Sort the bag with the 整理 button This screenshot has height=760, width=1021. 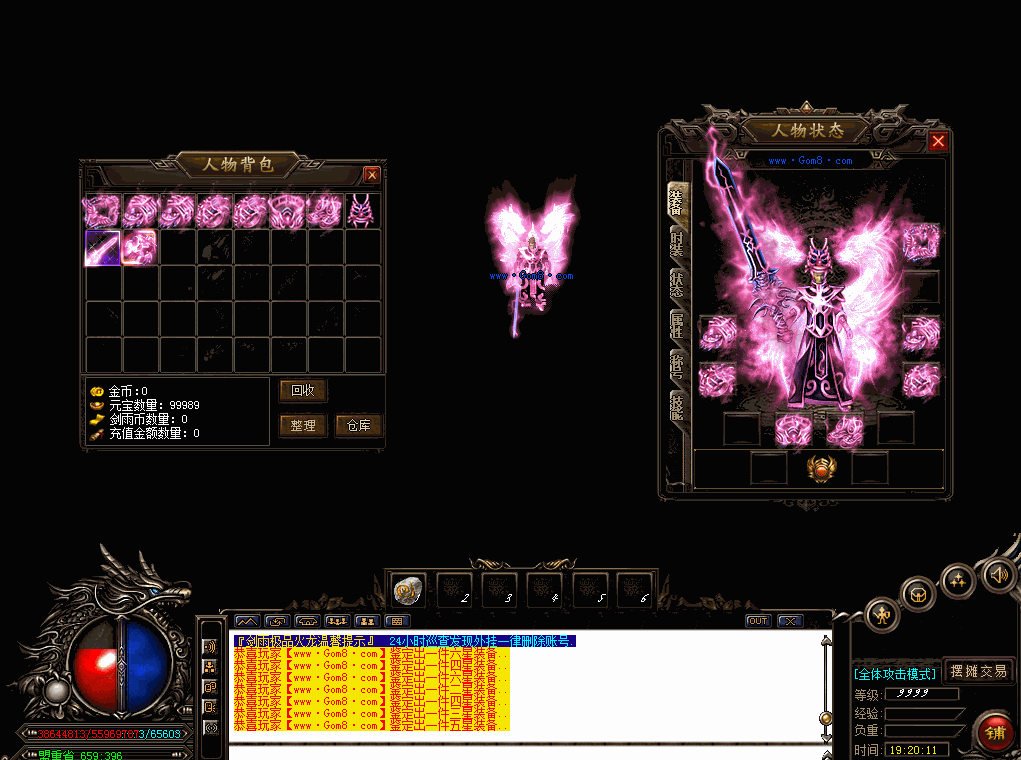pos(302,426)
